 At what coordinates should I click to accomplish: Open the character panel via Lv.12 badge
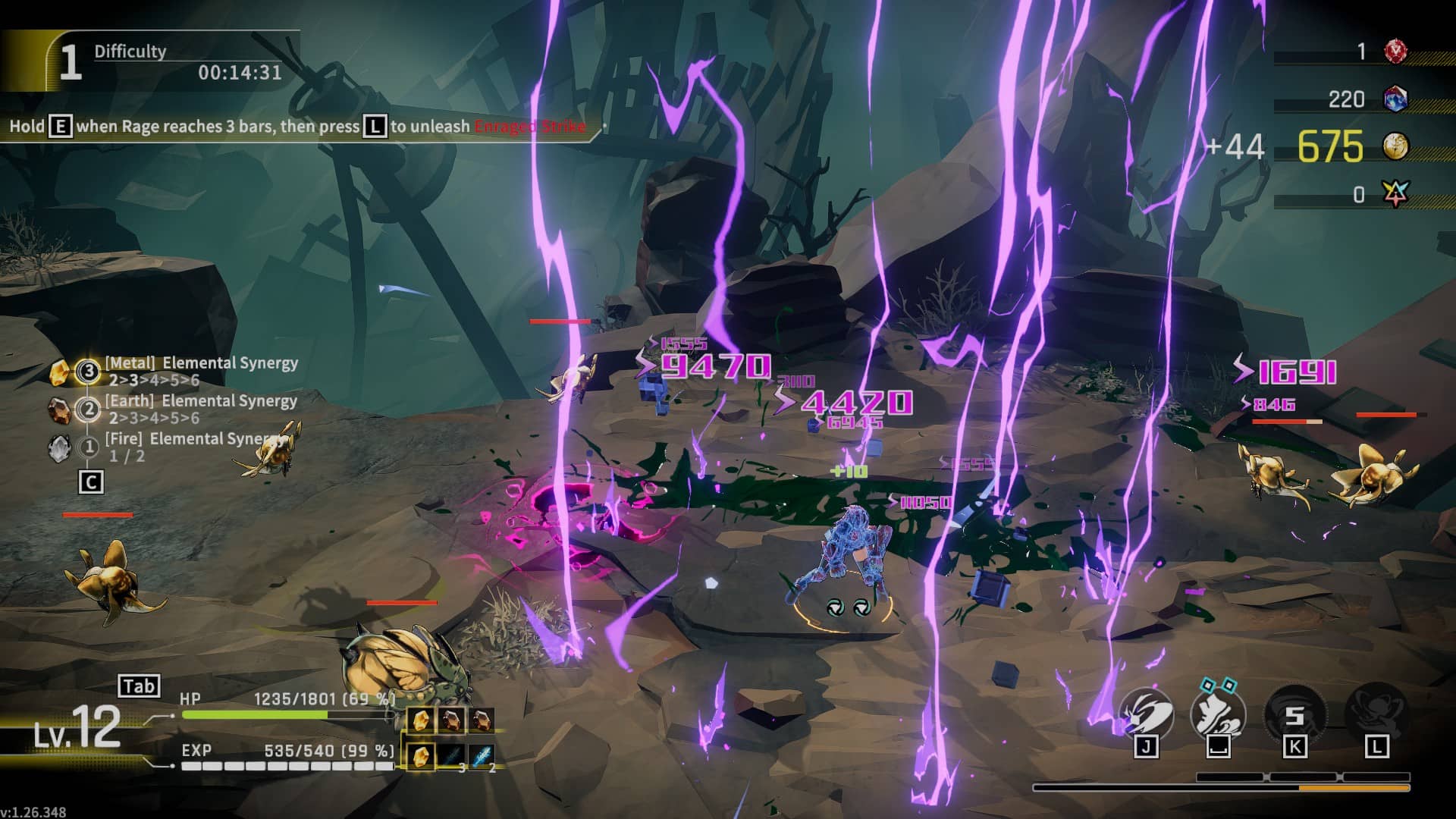point(77,728)
